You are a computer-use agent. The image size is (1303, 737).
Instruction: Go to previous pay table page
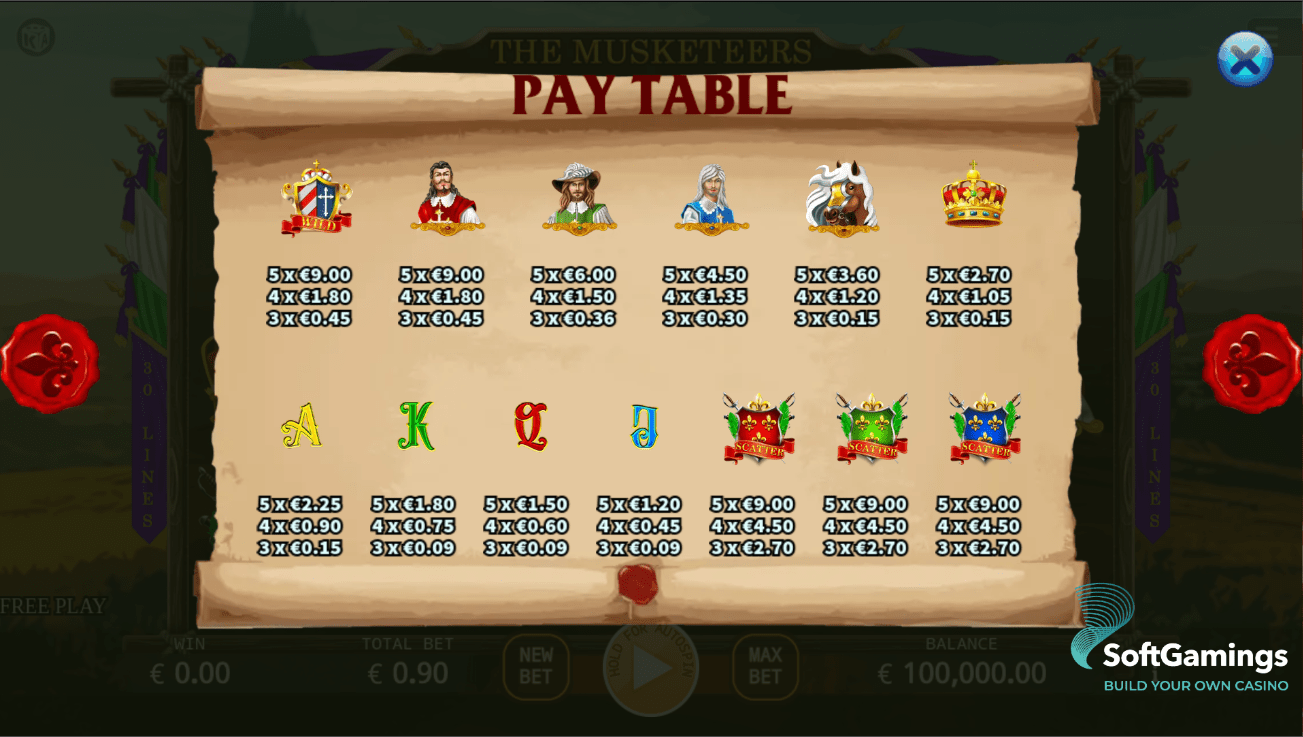click(x=49, y=363)
